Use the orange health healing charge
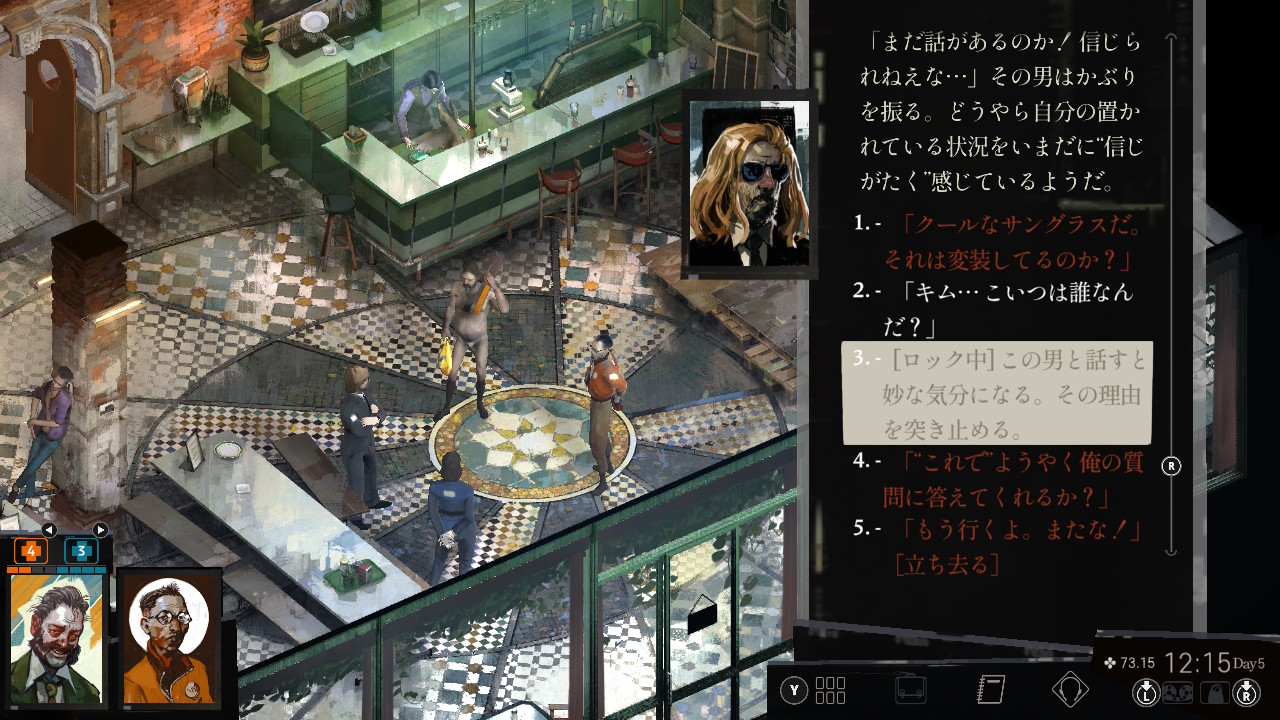The height and width of the screenshot is (720, 1280). tap(31, 550)
